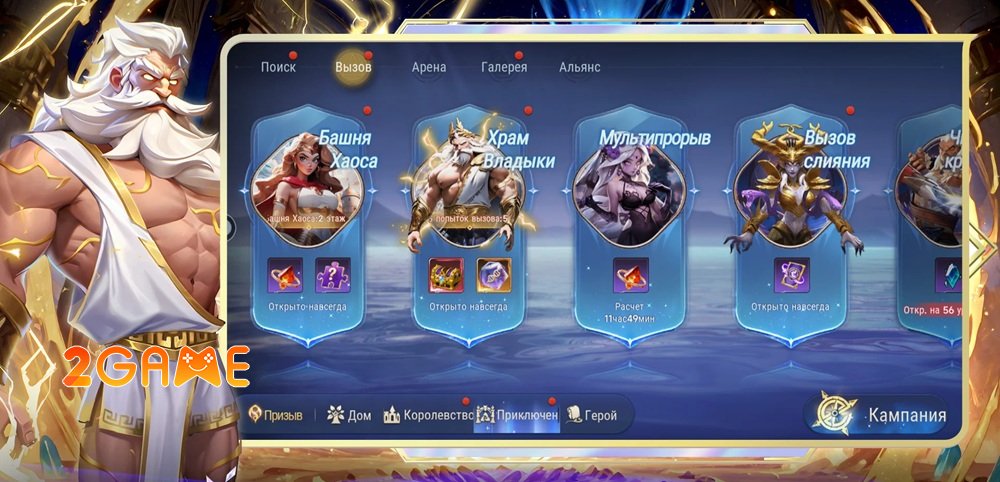This screenshot has width=1000, height=482.
Task: Go to the Галерея tab
Action: click(504, 67)
